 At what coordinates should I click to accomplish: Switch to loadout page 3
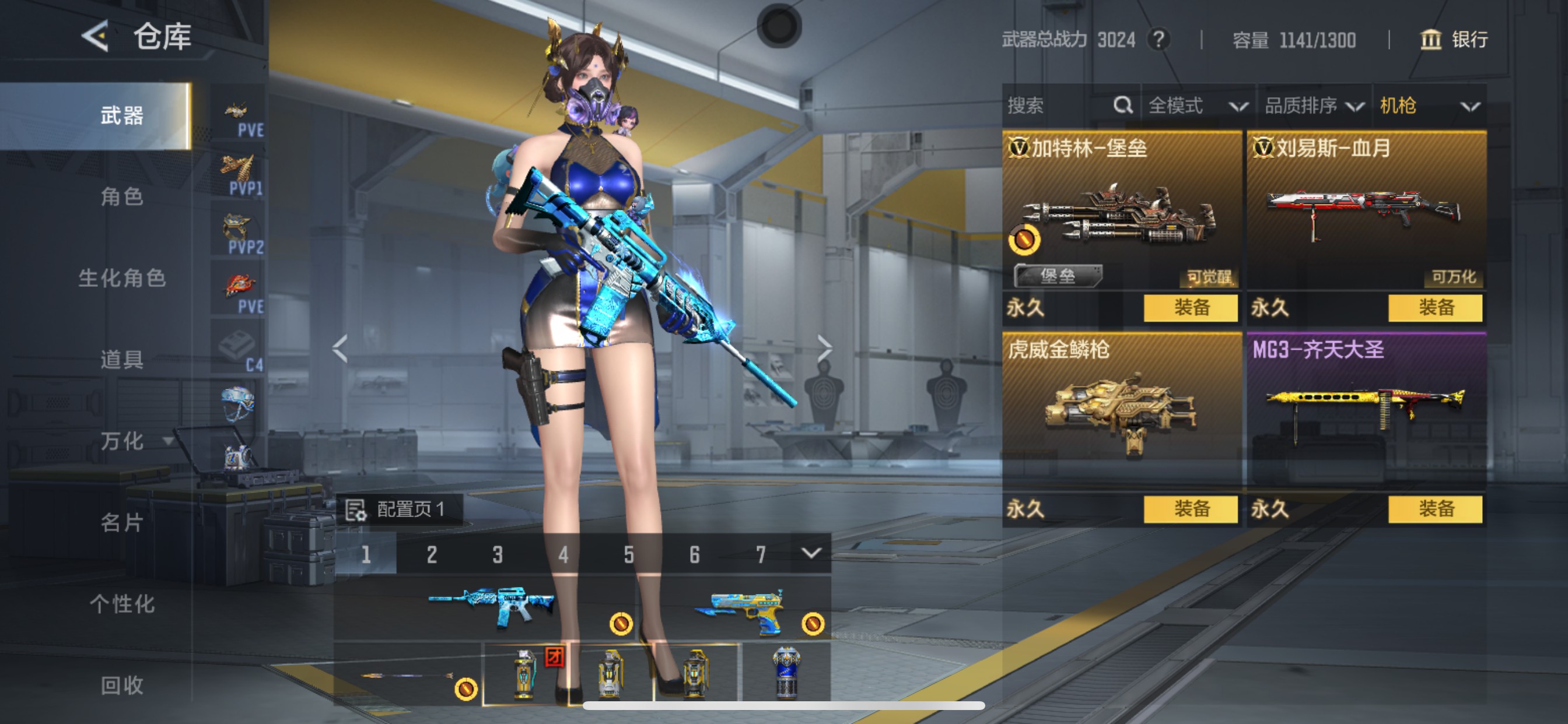(498, 554)
